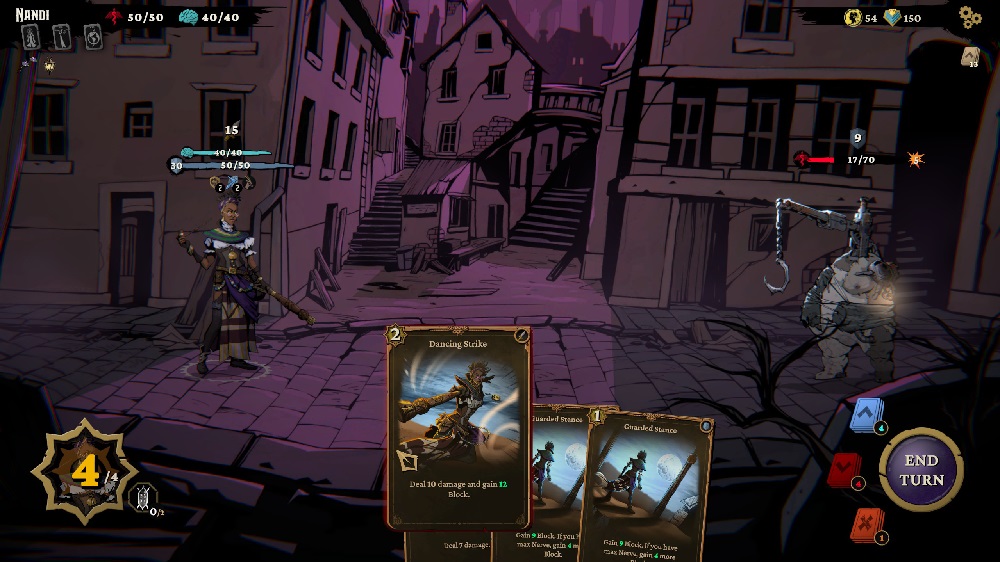Inspect the globe tarot card
The height and width of the screenshot is (562, 1000).
point(93,37)
